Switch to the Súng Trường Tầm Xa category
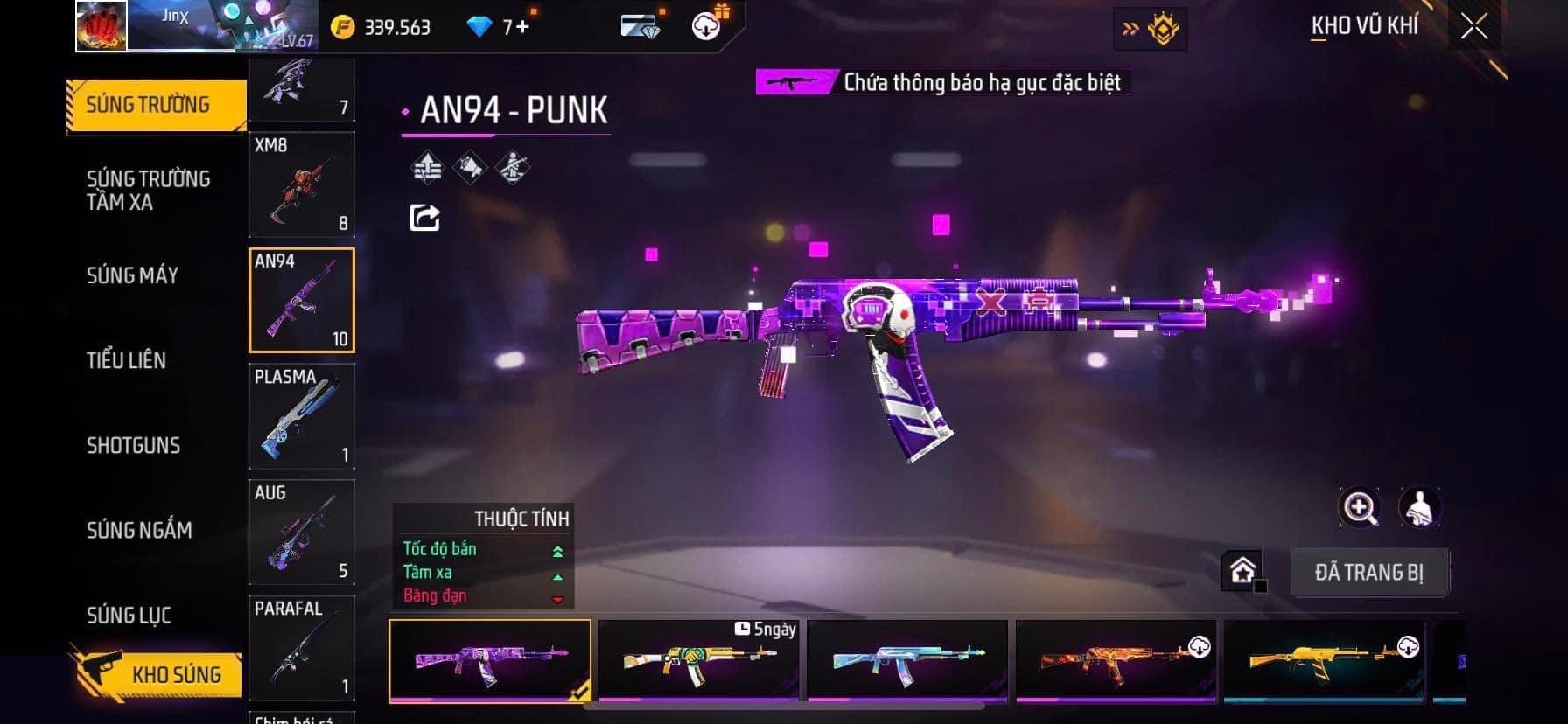 point(148,191)
